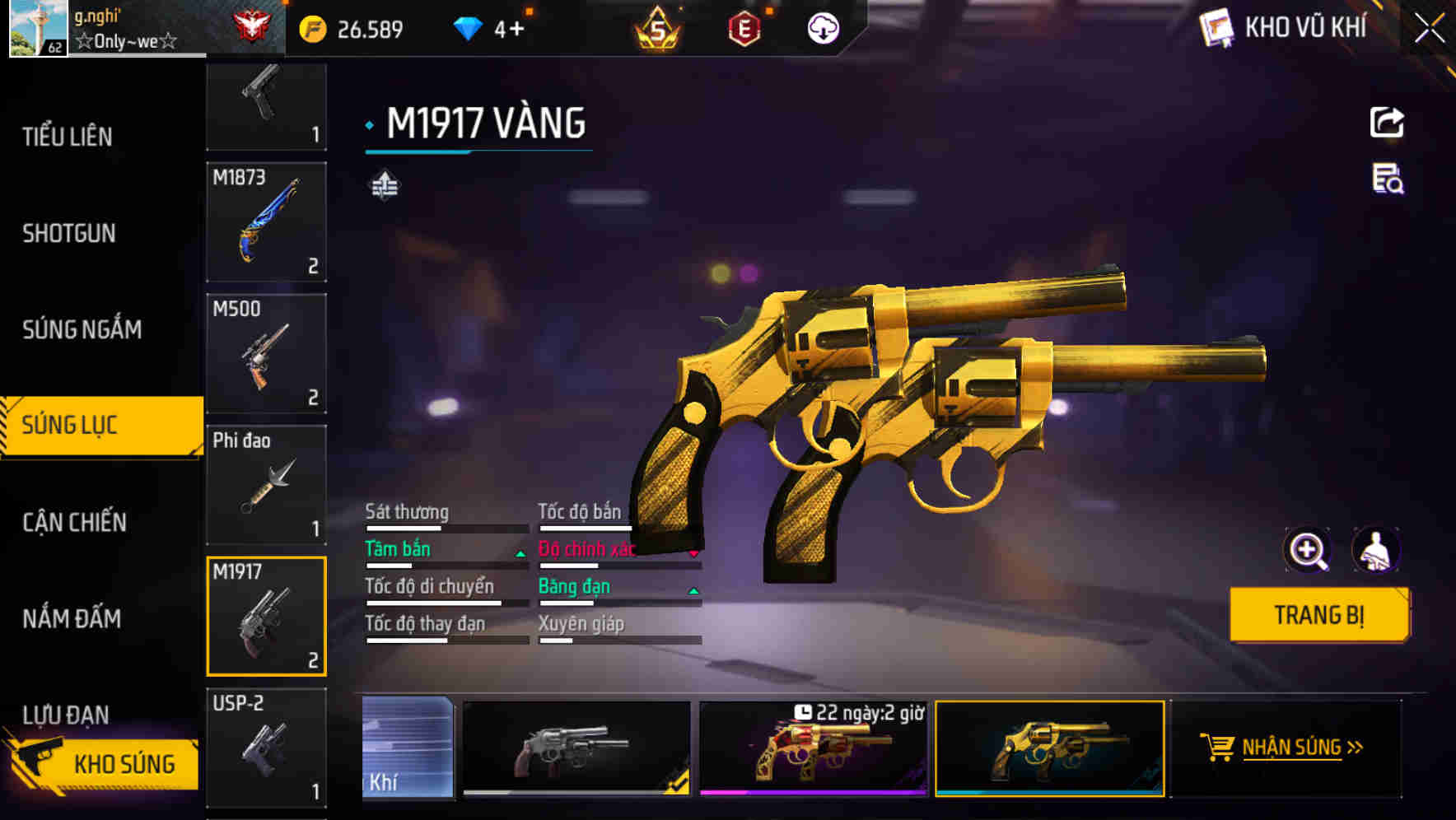This screenshot has width=1456, height=820.
Task: Click the NHẬN SÚNG link
Action: click(x=1290, y=748)
